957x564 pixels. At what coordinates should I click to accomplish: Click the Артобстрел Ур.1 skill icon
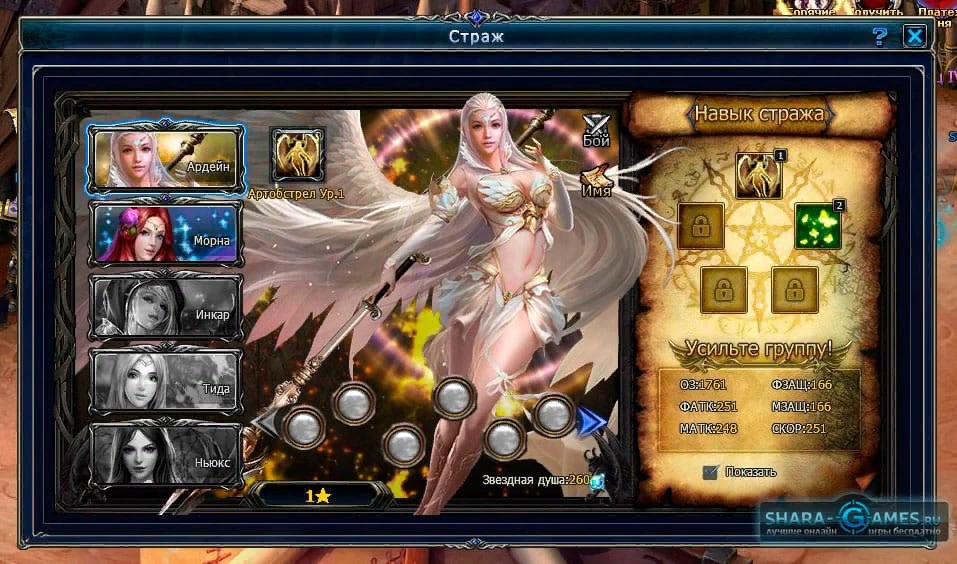(x=298, y=155)
